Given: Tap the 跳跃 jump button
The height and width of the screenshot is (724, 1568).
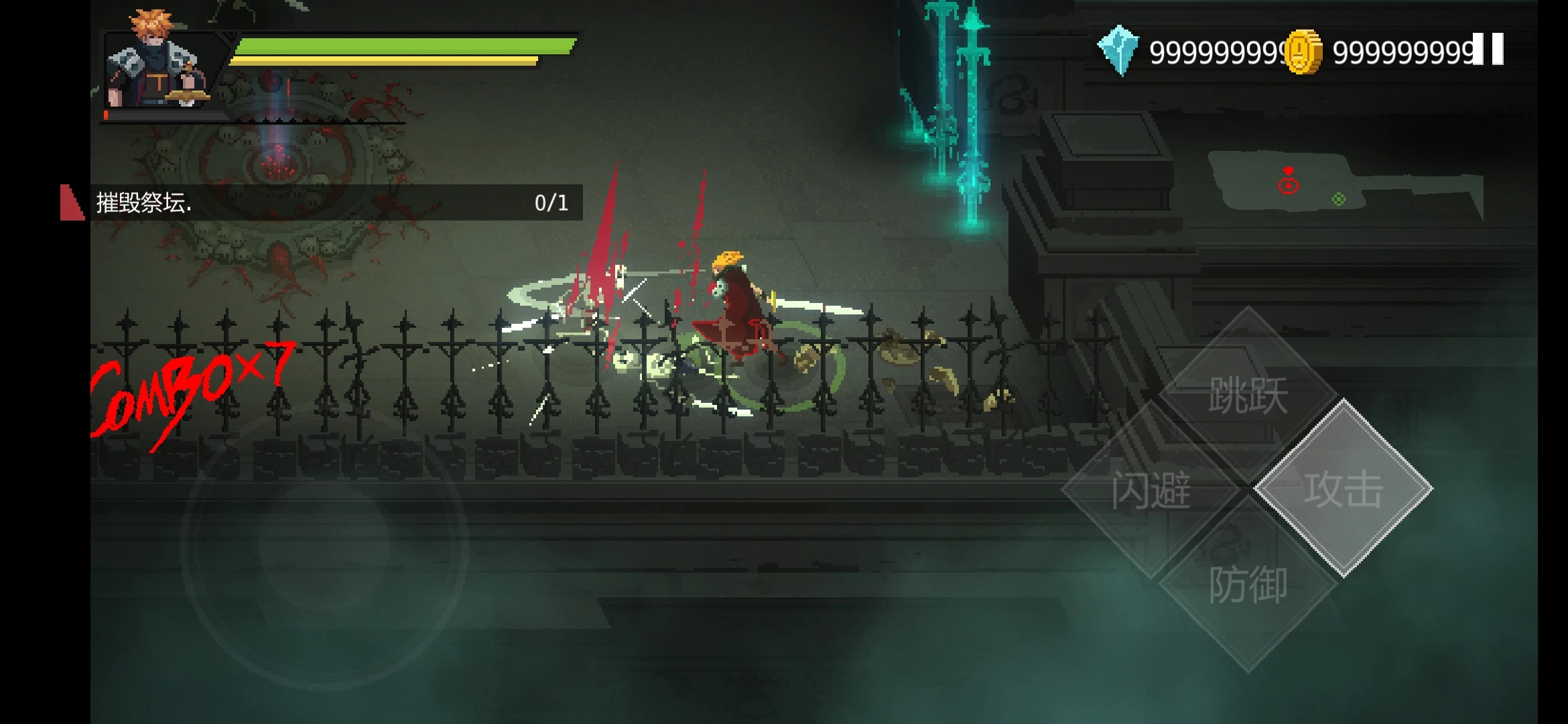Looking at the screenshot, I should pyautogui.click(x=1248, y=394).
